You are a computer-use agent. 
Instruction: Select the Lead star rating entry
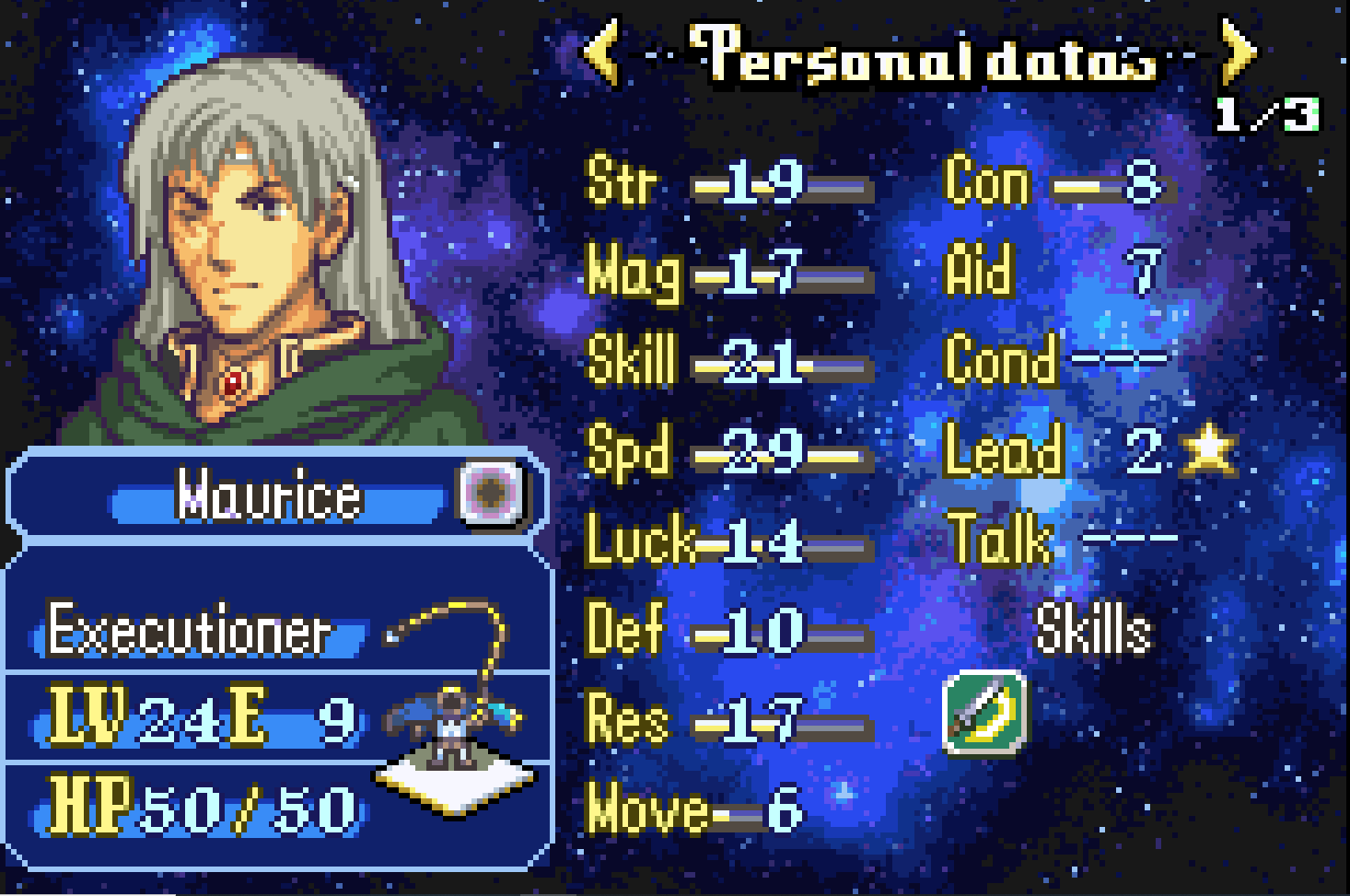pos(1208,450)
